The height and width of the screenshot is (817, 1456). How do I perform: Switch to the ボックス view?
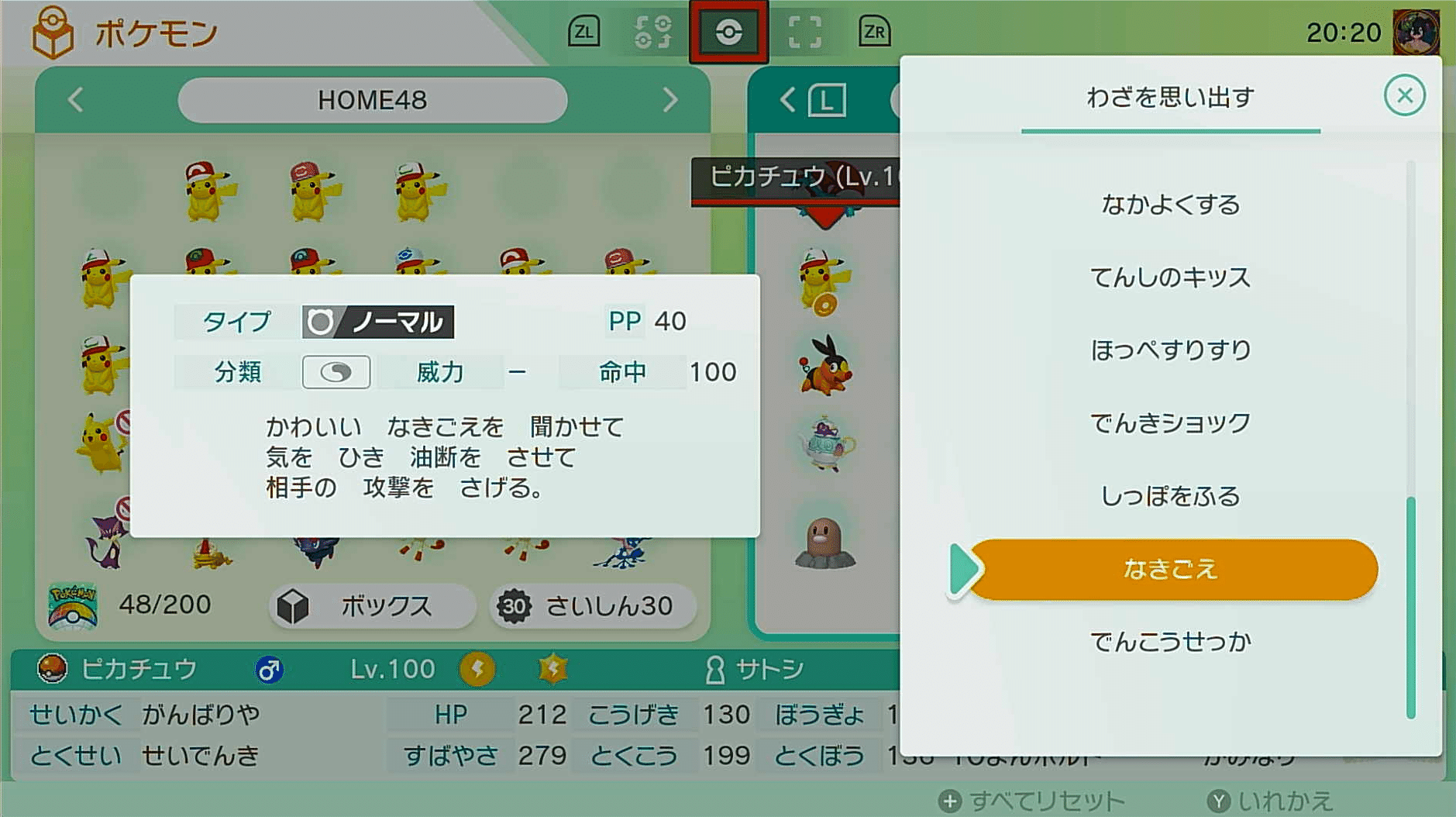(372, 607)
